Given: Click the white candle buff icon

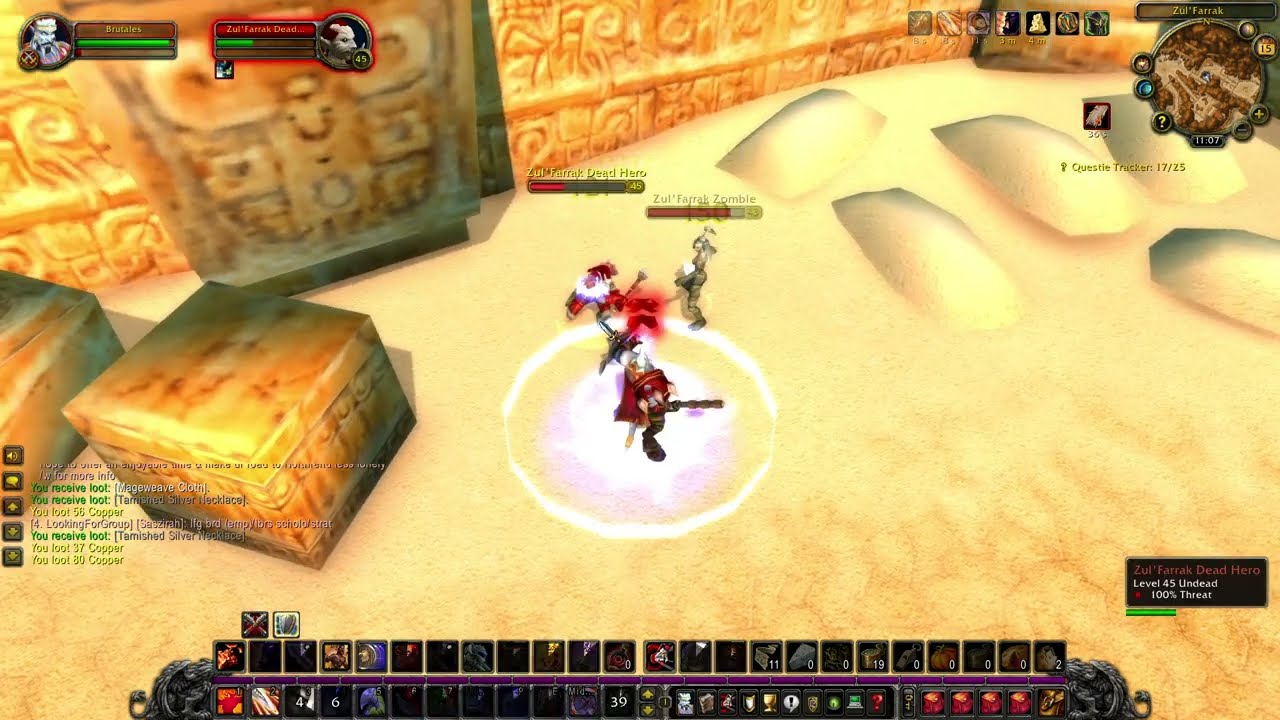Looking at the screenshot, I should (1037, 23).
